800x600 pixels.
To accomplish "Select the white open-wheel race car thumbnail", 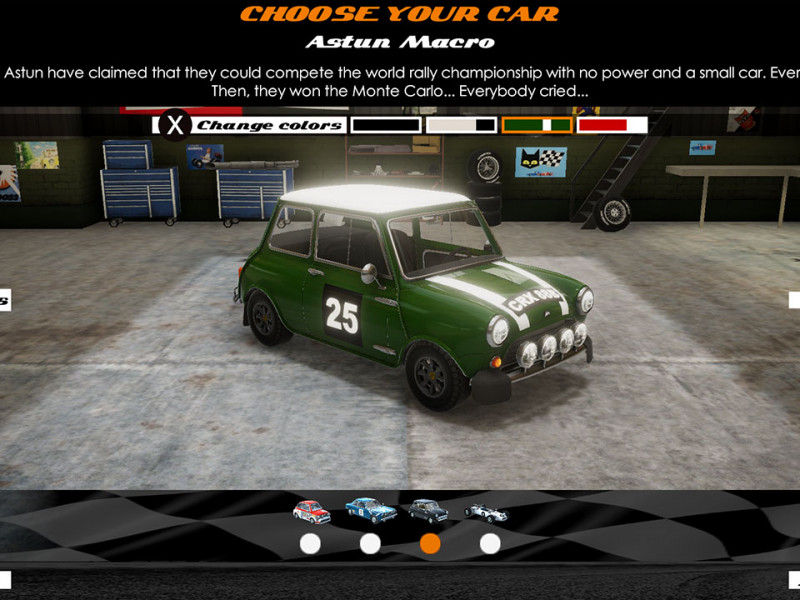I will [x=487, y=512].
